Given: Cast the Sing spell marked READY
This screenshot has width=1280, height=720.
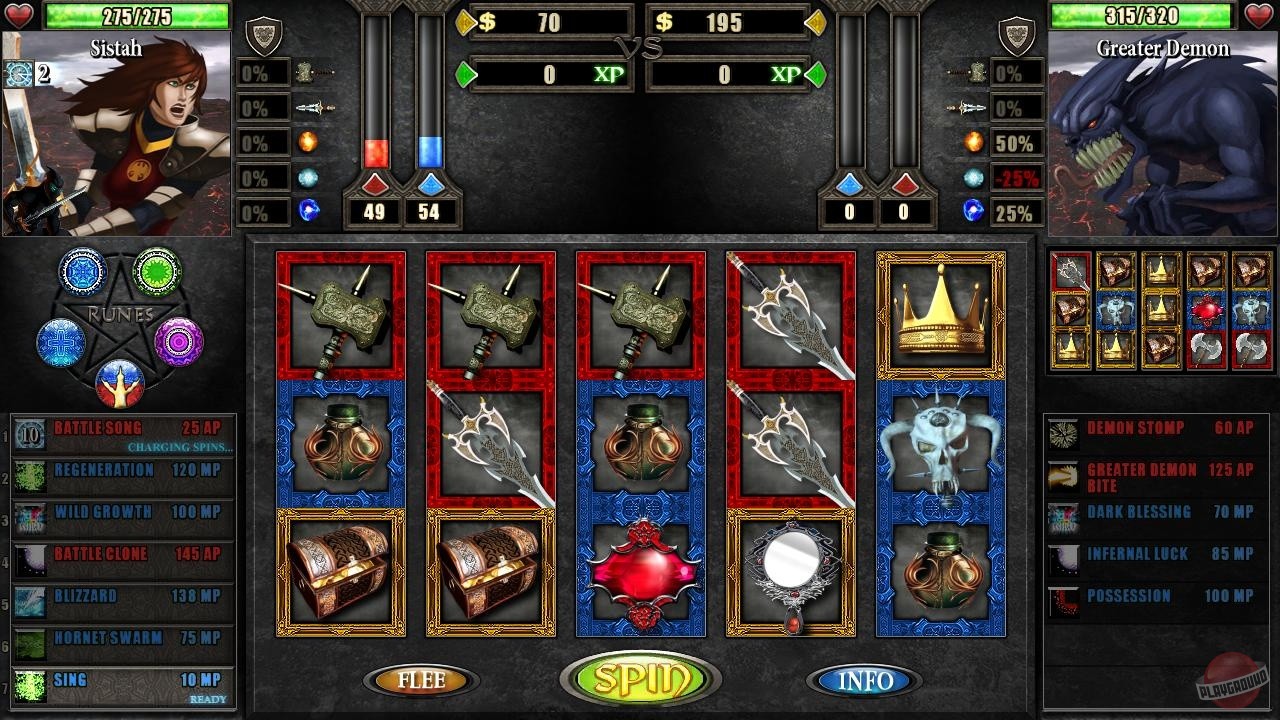Looking at the screenshot, I should tap(120, 679).
